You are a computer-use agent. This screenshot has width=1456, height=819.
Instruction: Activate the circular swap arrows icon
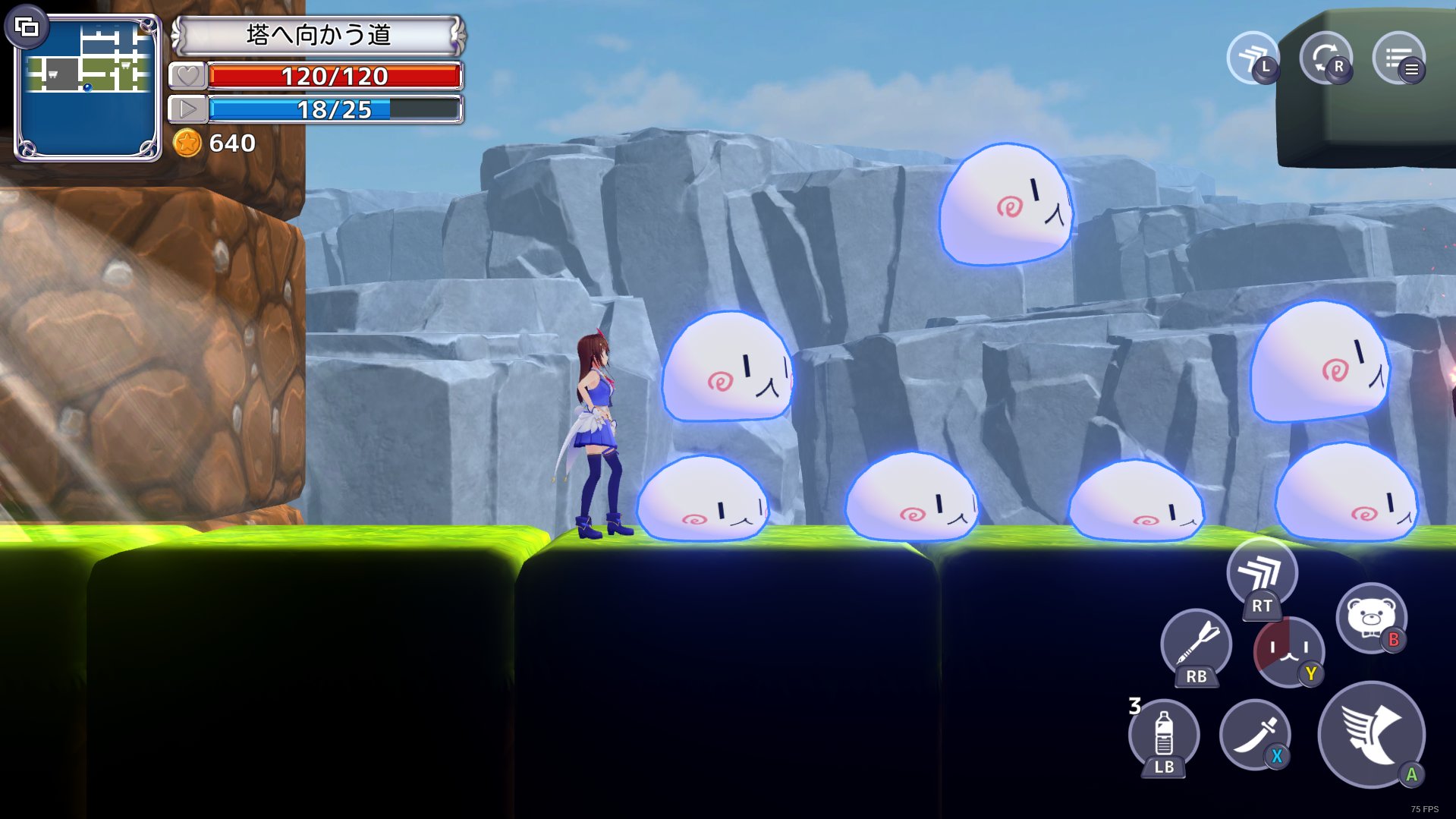tap(1325, 57)
